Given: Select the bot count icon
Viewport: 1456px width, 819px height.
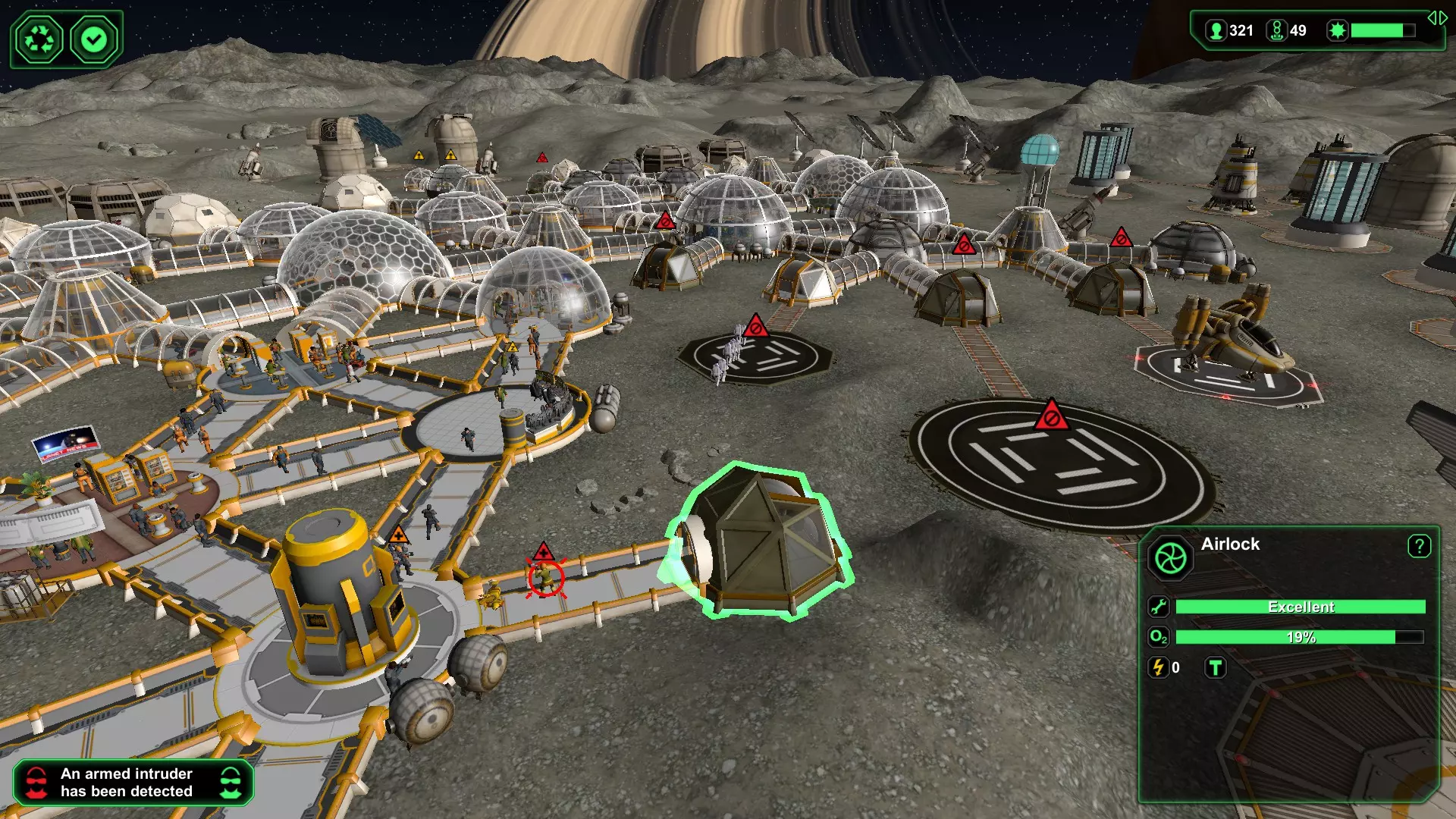Looking at the screenshot, I should 1277,30.
